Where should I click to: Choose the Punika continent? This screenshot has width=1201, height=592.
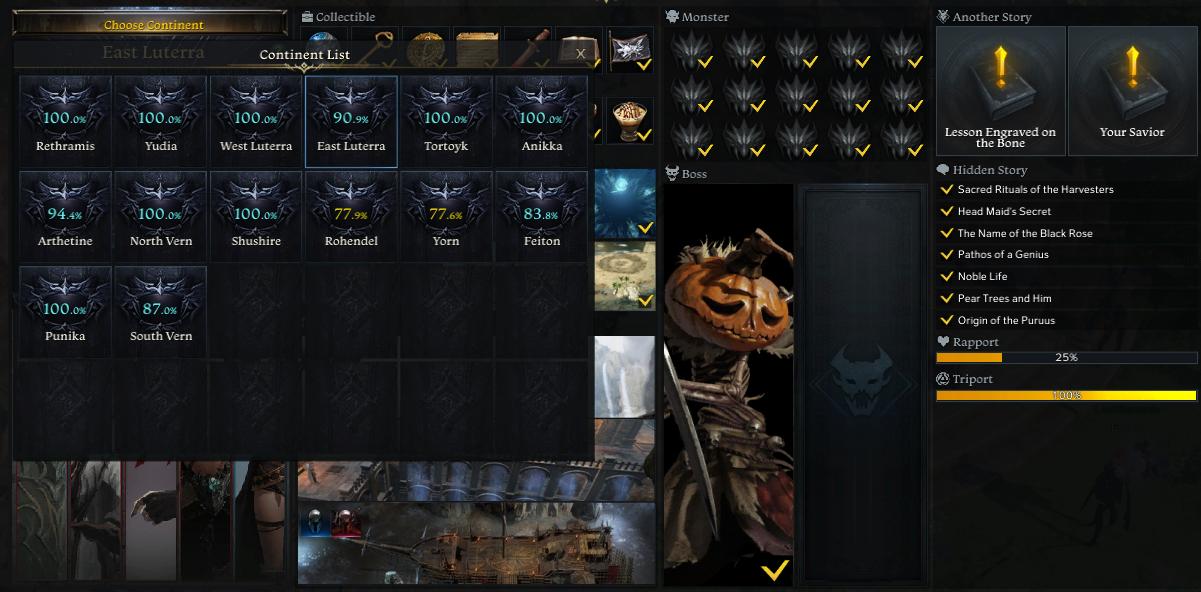[65, 311]
